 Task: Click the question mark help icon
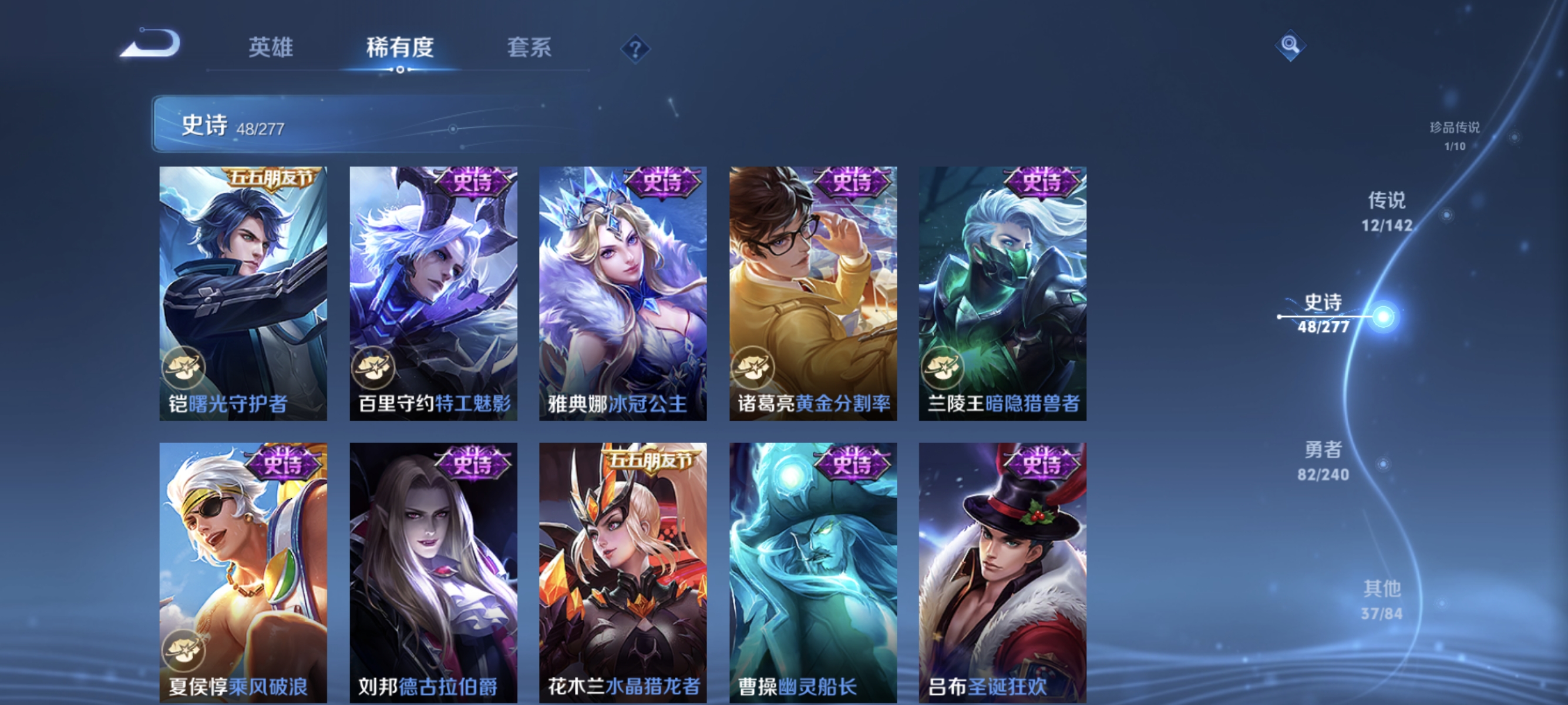click(x=635, y=51)
